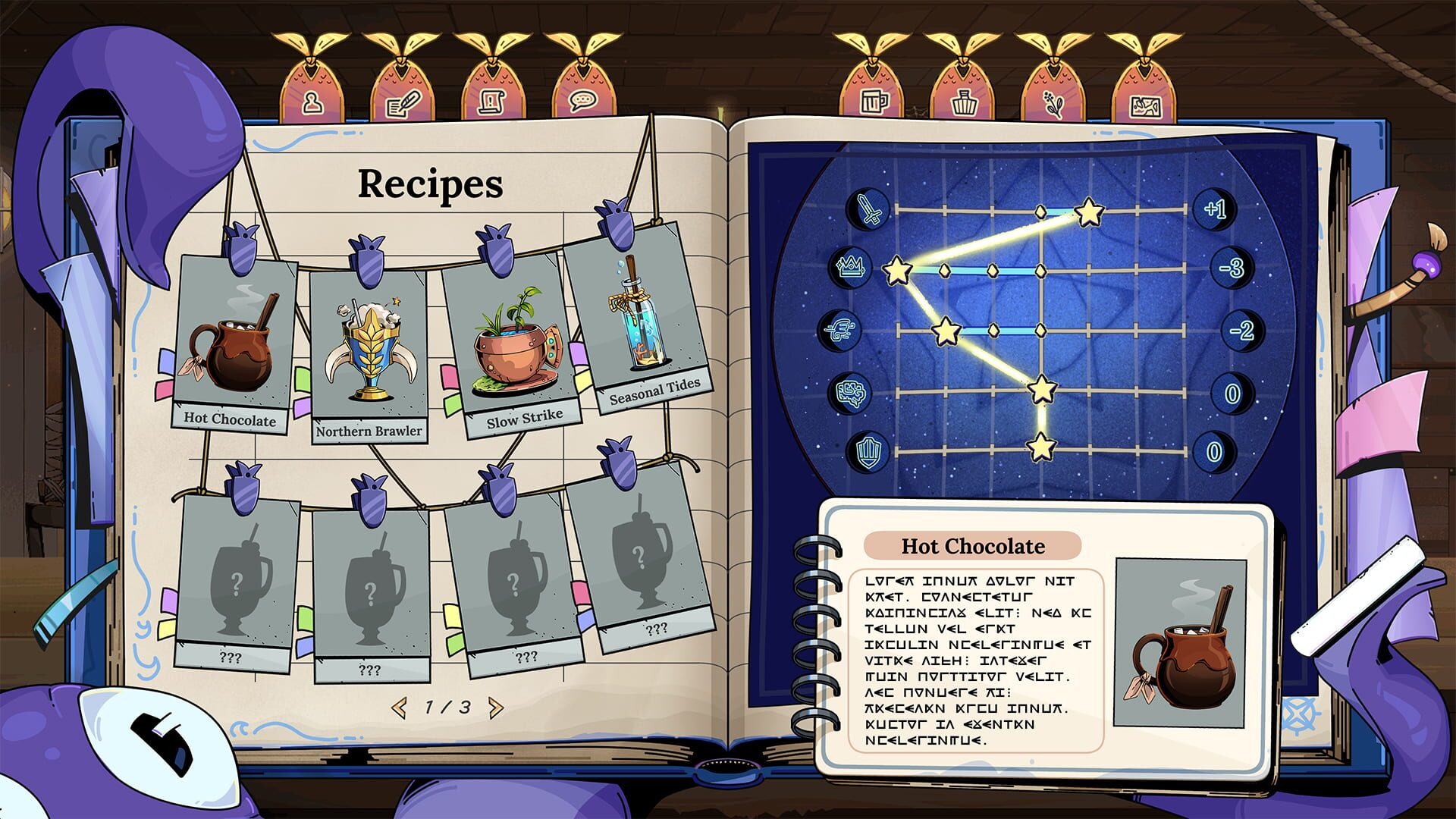Go to the next recipes page
The width and height of the screenshot is (1456, 819).
(494, 707)
